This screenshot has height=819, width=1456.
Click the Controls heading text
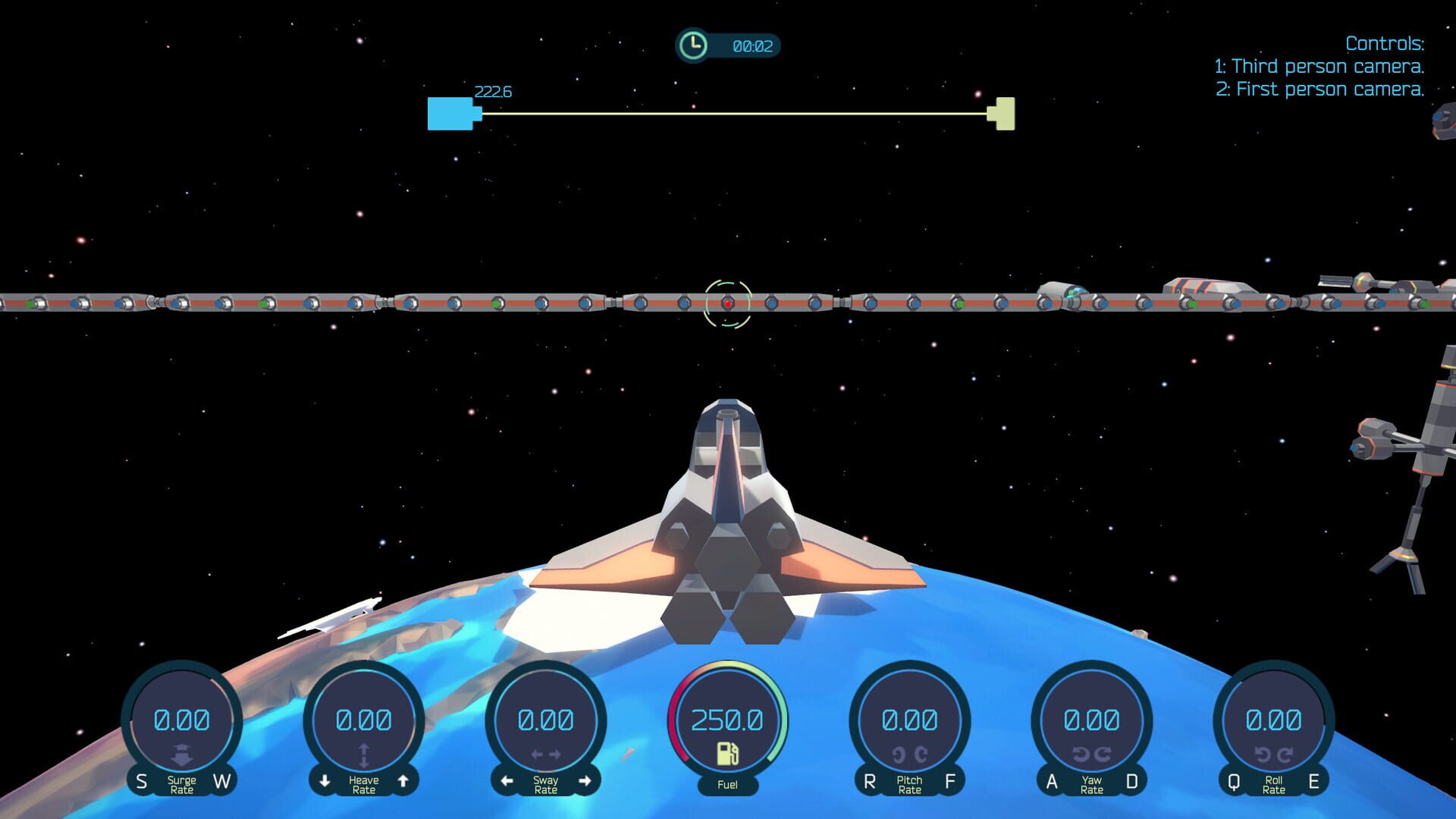[1385, 43]
